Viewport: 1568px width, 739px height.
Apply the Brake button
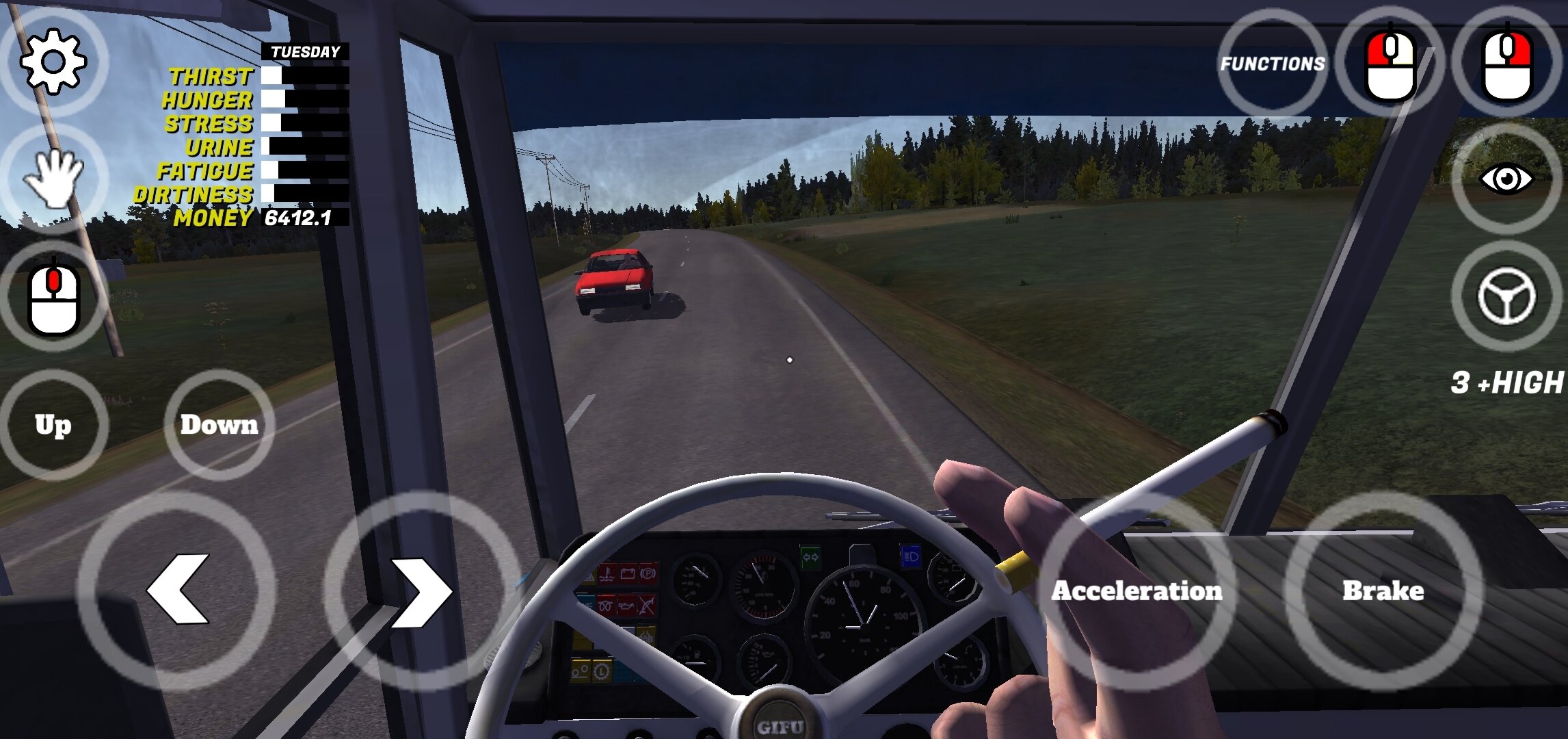coord(1383,591)
